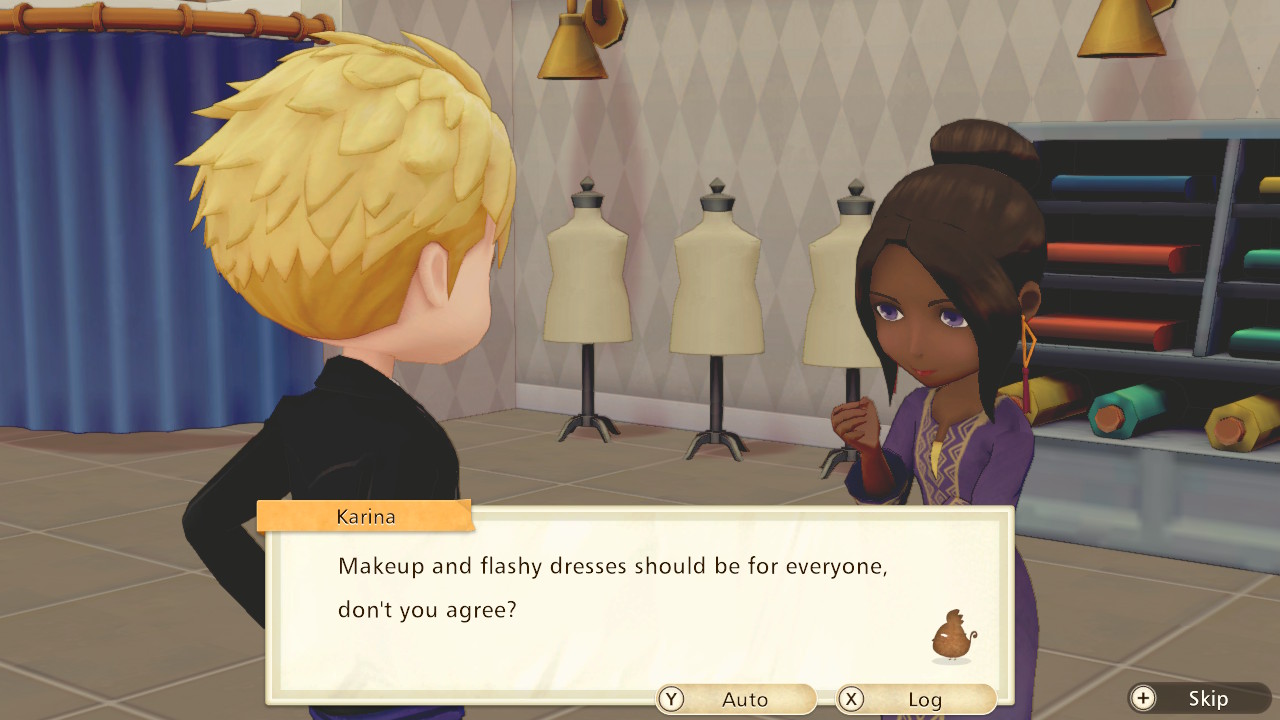
Task: Toggle Auto dialogue advance
Action: click(736, 699)
